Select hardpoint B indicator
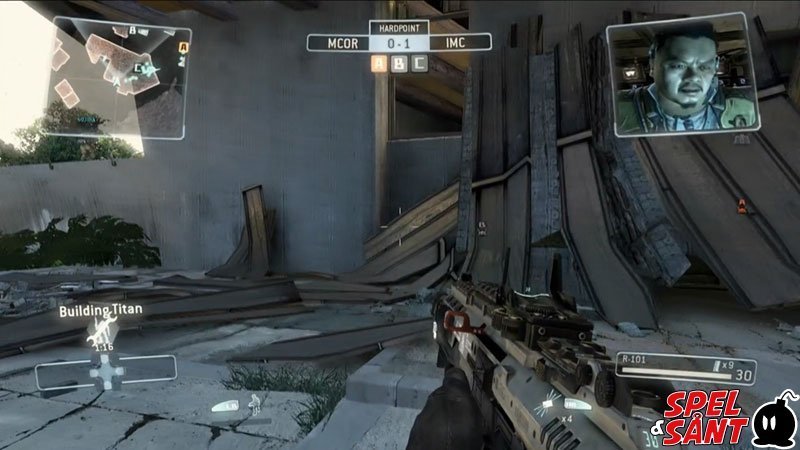The height and width of the screenshot is (450, 800). click(400, 65)
